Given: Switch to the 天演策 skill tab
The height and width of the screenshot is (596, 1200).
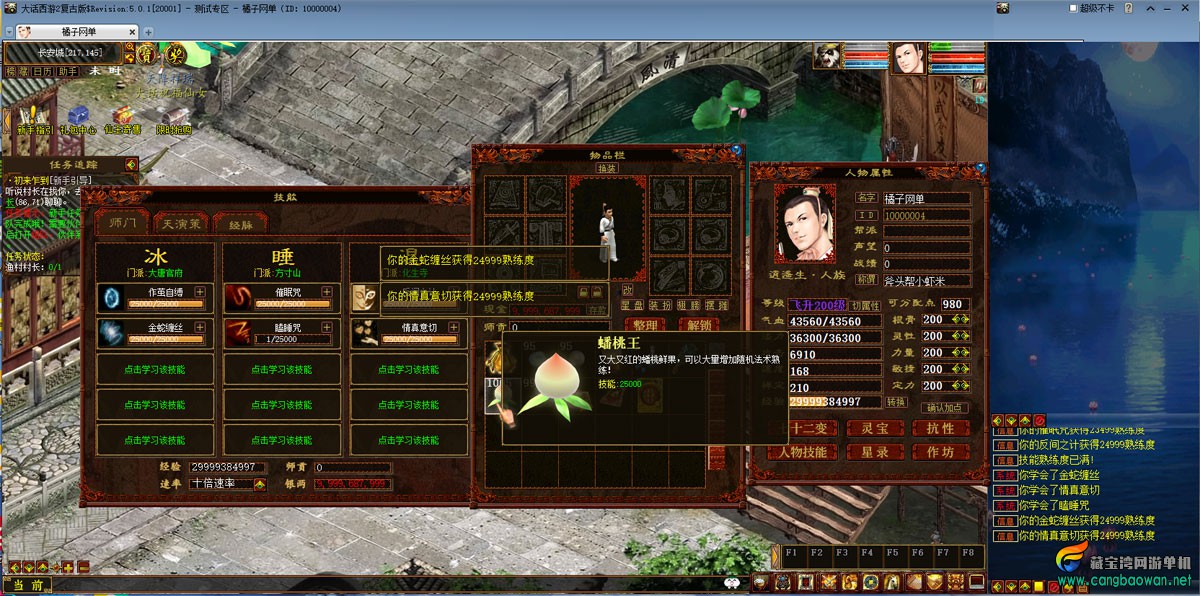Looking at the screenshot, I should [181, 223].
